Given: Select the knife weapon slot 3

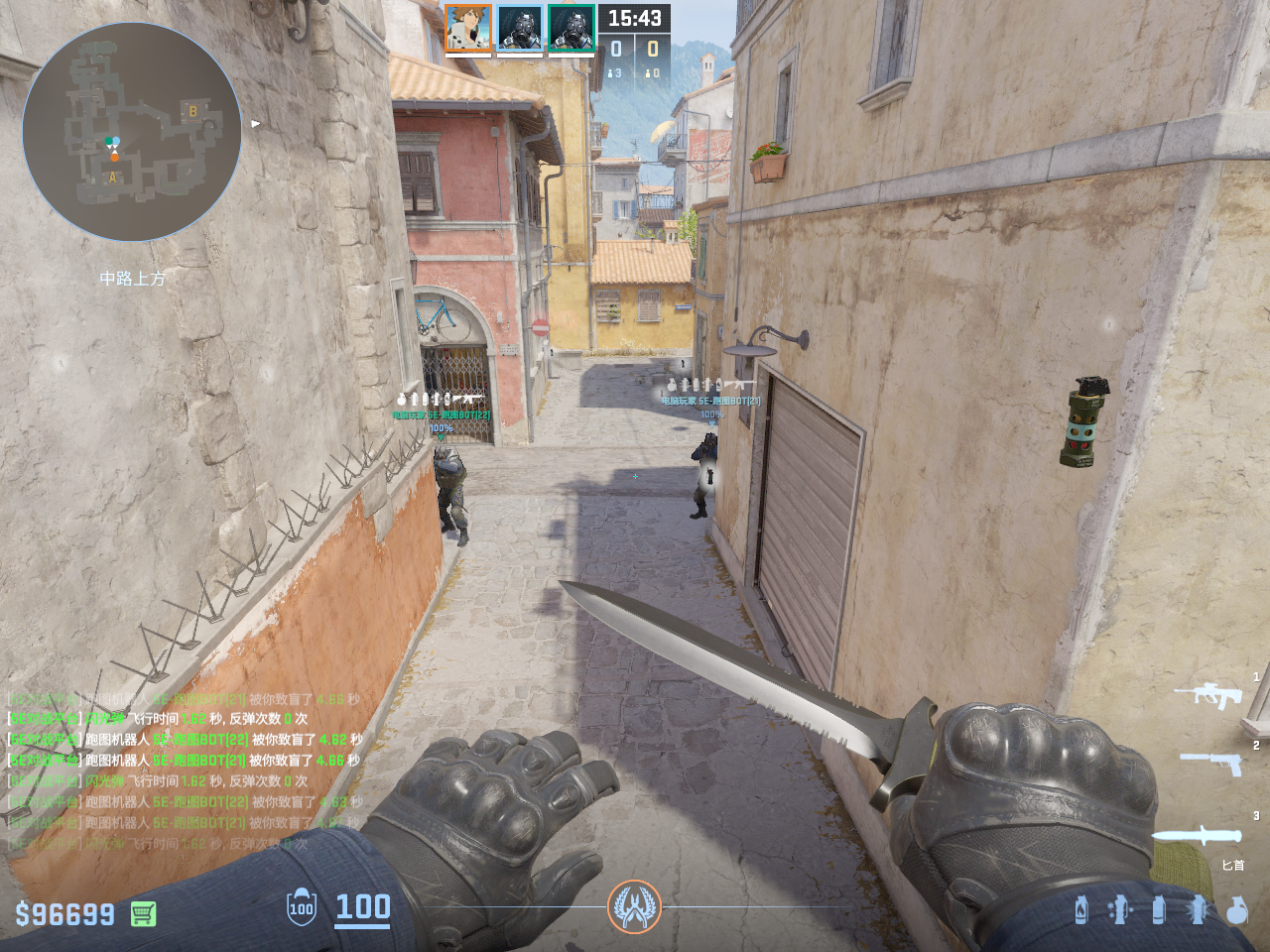Looking at the screenshot, I should pos(1197,836).
